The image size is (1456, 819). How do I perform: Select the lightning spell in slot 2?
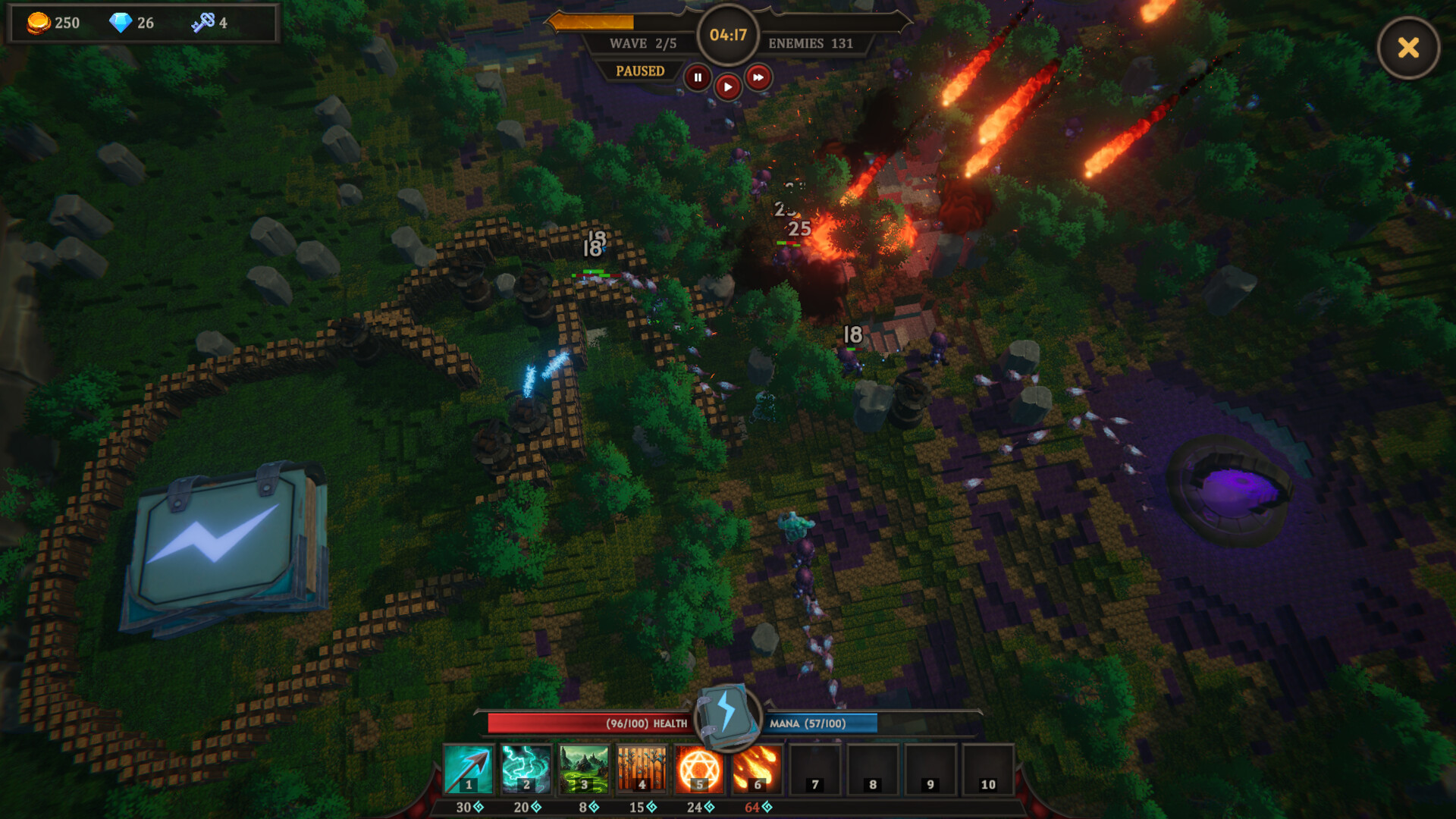point(526,768)
